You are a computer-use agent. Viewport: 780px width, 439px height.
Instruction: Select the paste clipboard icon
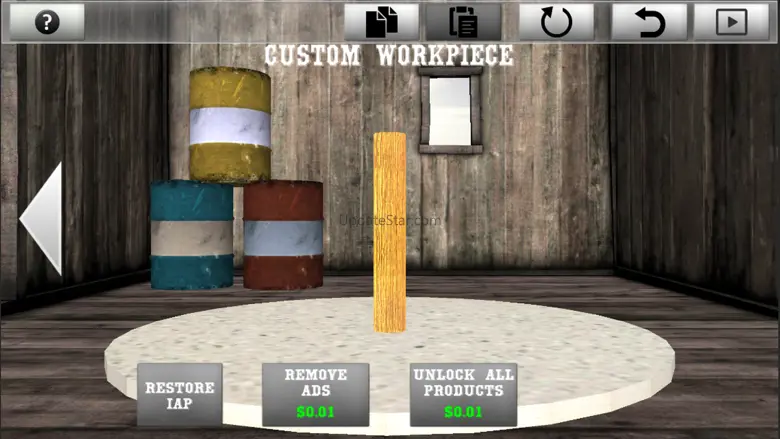tap(463, 22)
